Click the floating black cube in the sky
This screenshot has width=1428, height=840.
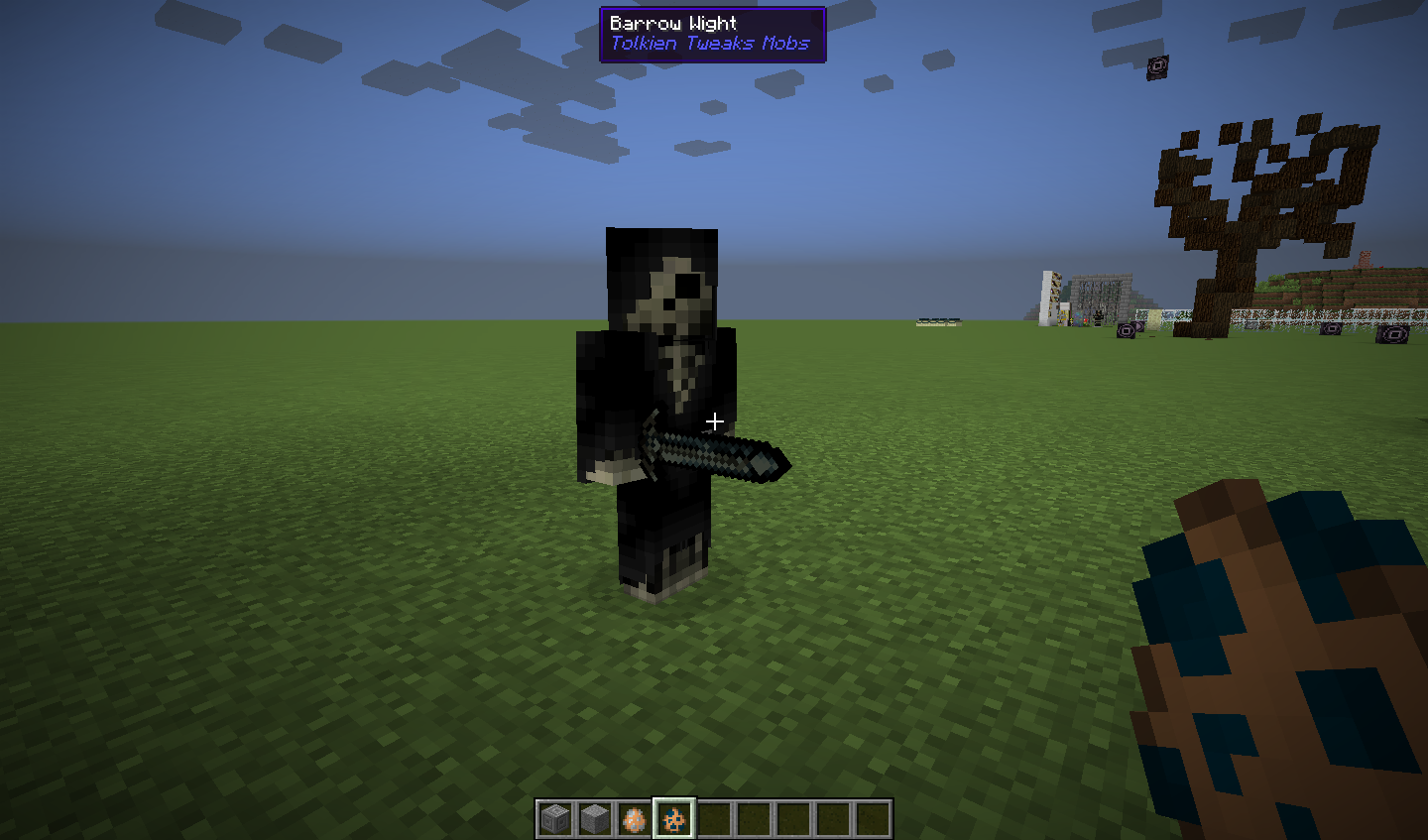point(1156,65)
